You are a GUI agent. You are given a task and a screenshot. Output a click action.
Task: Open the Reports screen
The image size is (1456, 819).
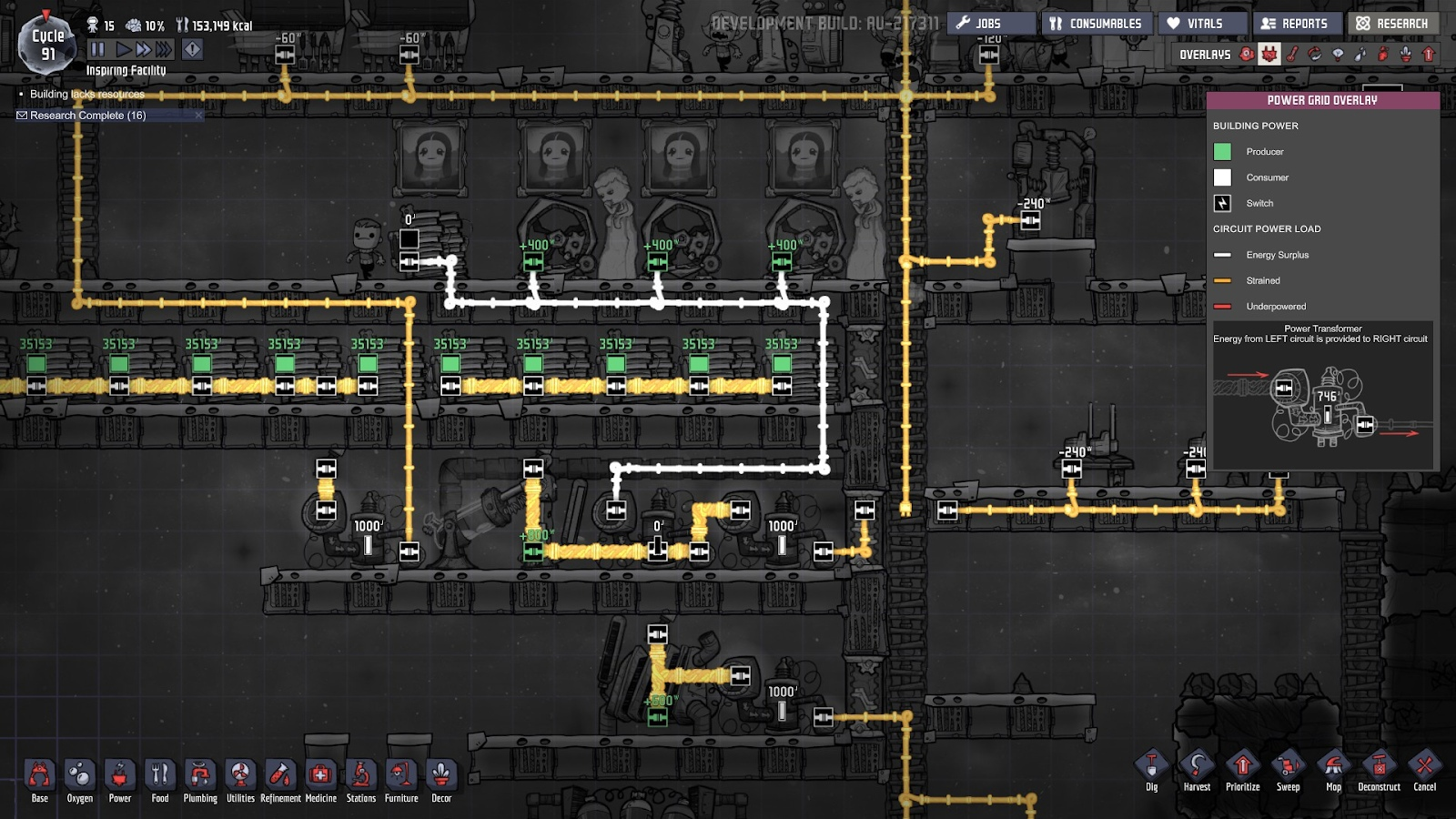click(x=1295, y=24)
